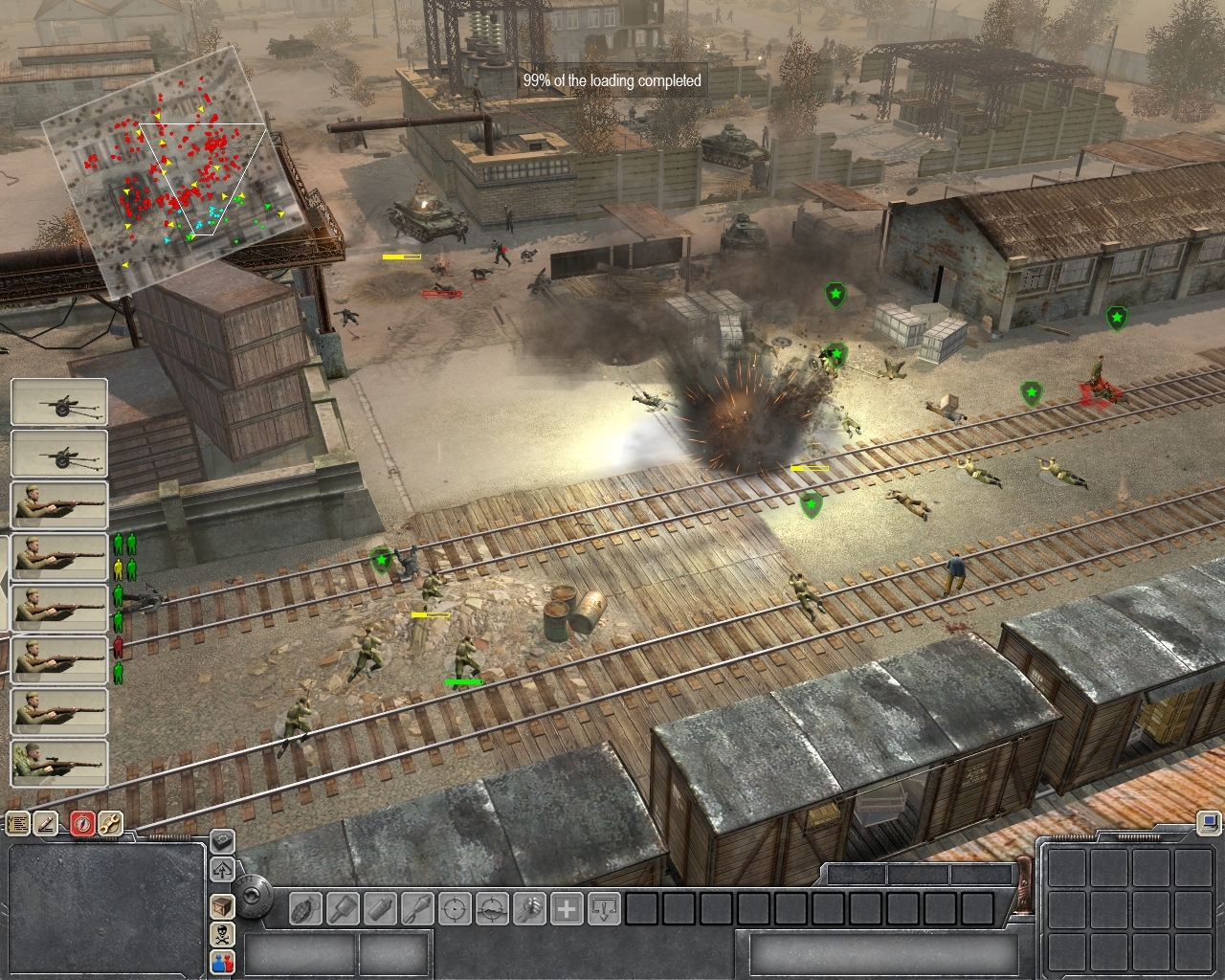Select the anti-tank stick grenade icon

tap(344, 908)
